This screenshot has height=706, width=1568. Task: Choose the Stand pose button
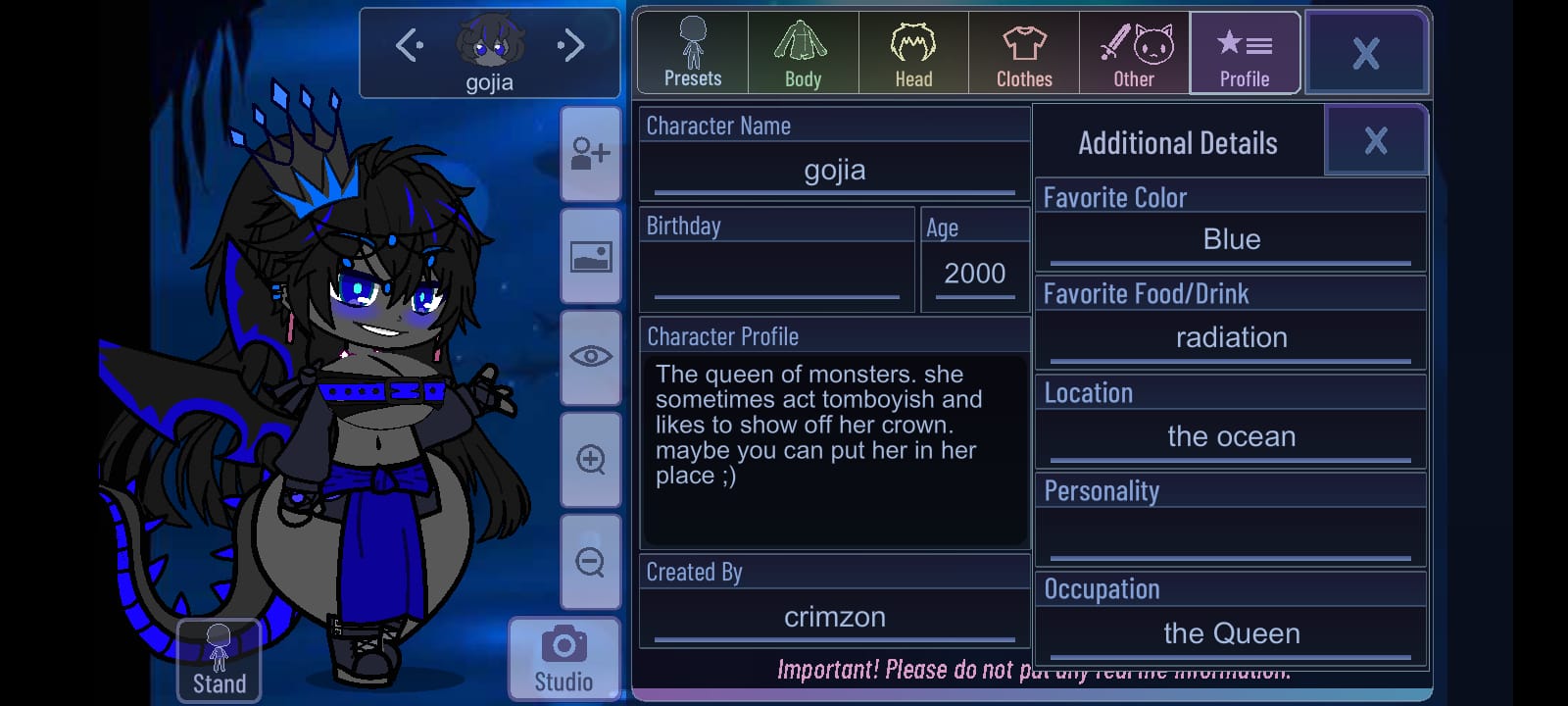coord(219,660)
